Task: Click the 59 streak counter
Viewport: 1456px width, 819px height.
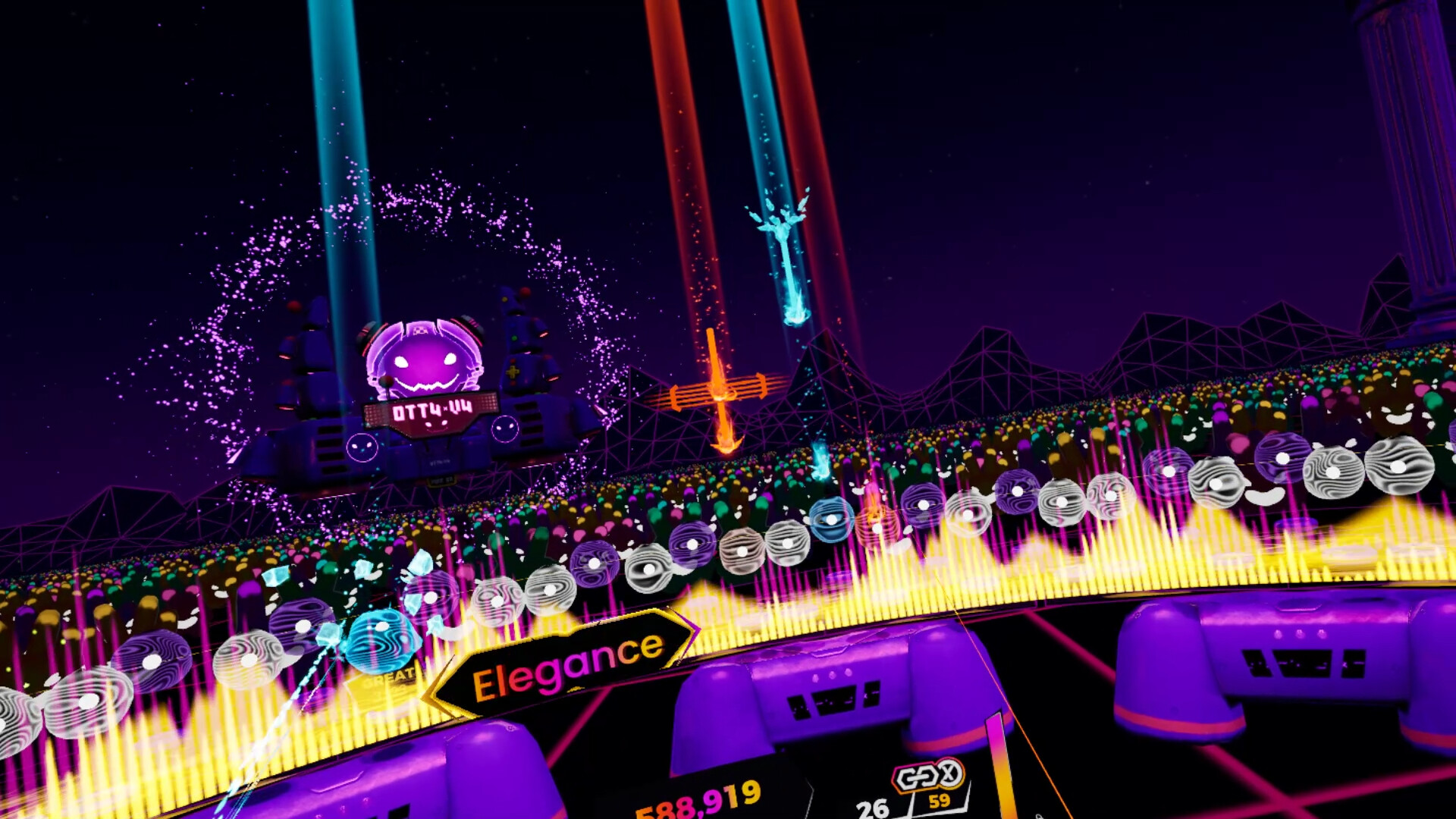Action: pyautogui.click(x=939, y=802)
